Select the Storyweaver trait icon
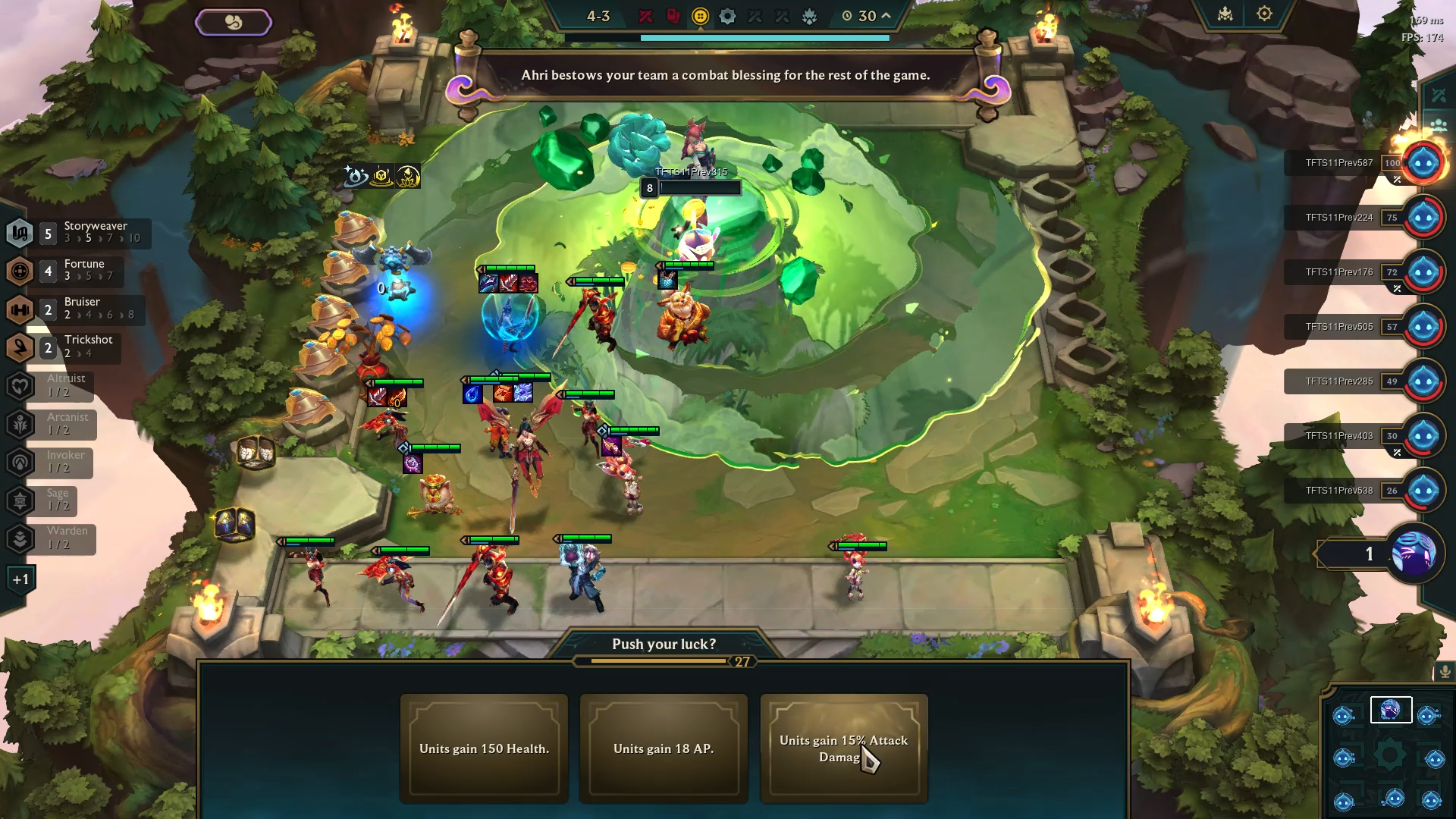The width and height of the screenshot is (1456, 819). pos(20,233)
